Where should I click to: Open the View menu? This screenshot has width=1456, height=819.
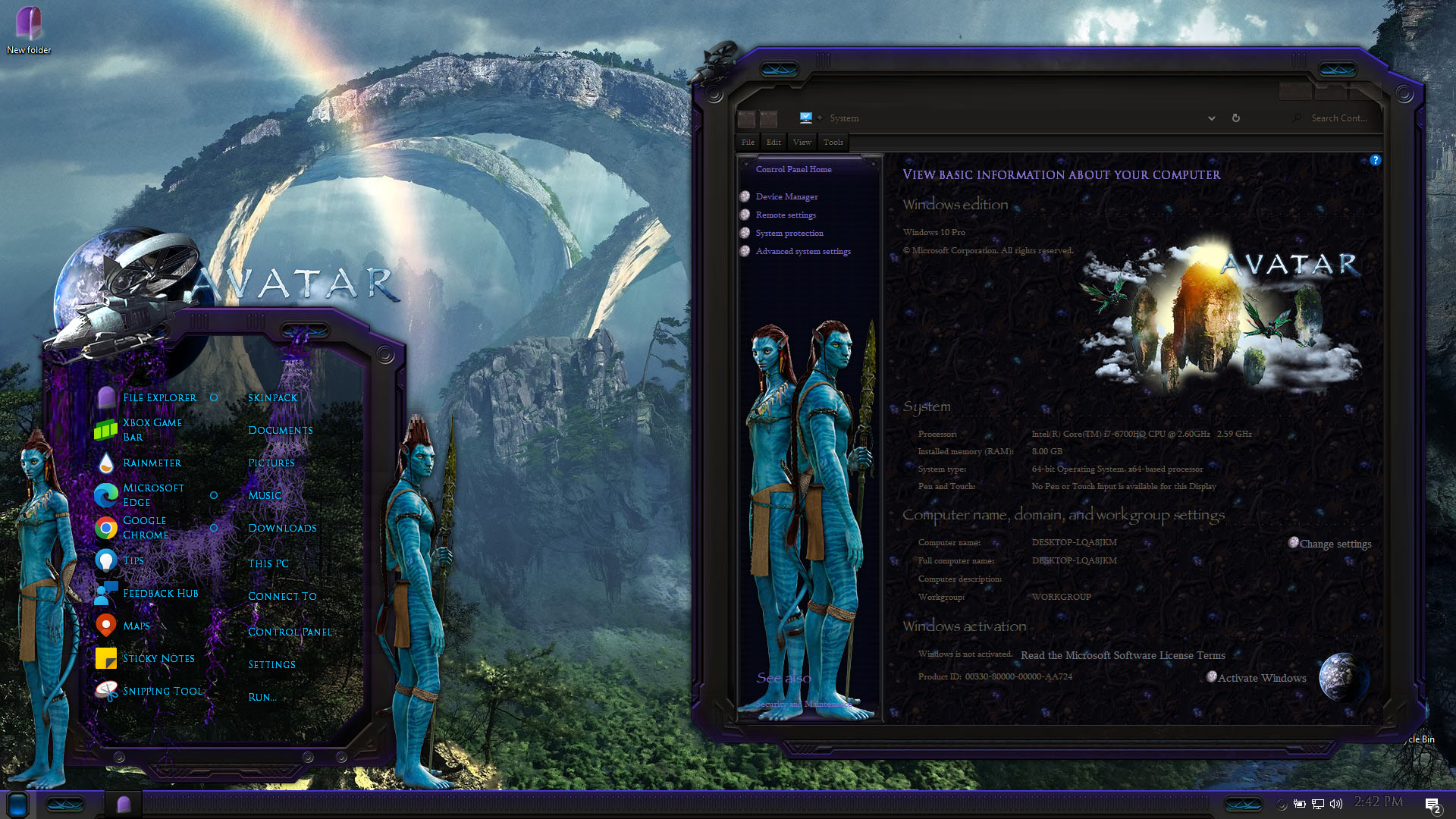tap(802, 143)
